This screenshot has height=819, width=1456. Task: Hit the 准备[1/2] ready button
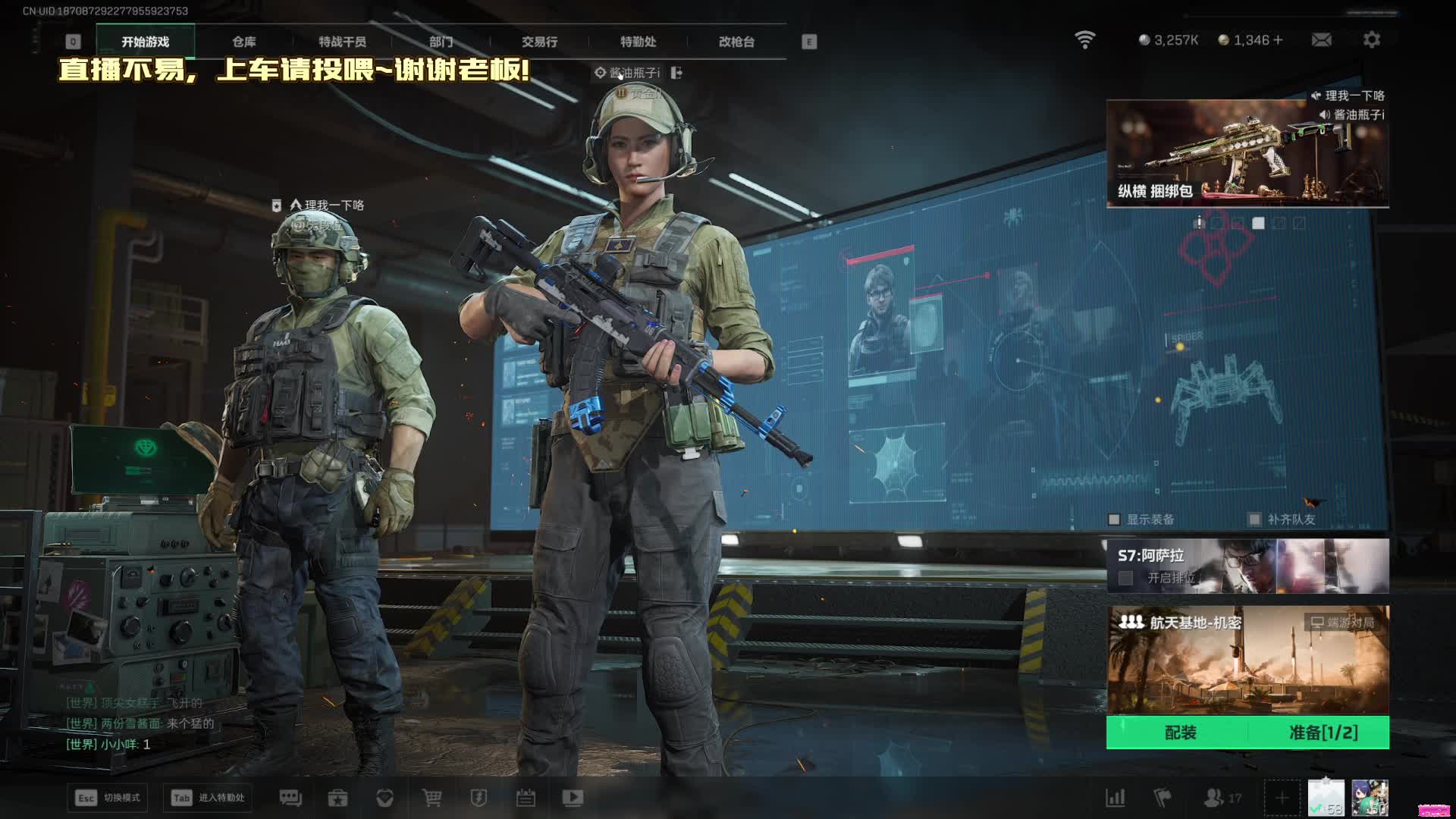click(x=1323, y=733)
